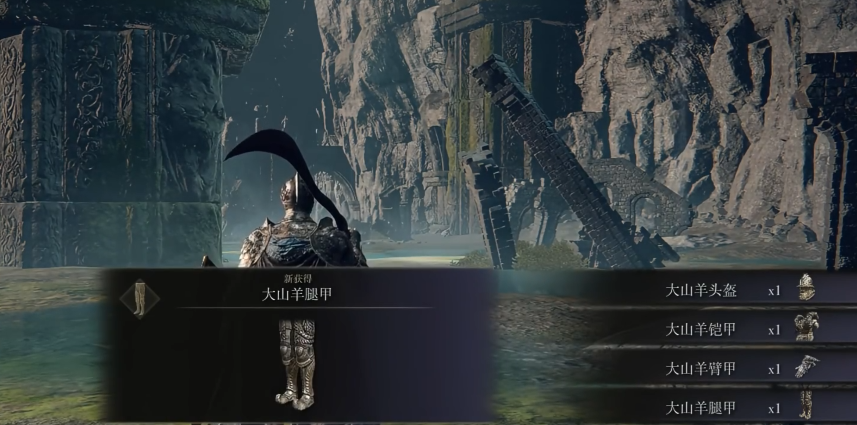This screenshot has height=425, width=857.
Task: Select the 大山羊头盔 loot row
Action: pos(720,291)
